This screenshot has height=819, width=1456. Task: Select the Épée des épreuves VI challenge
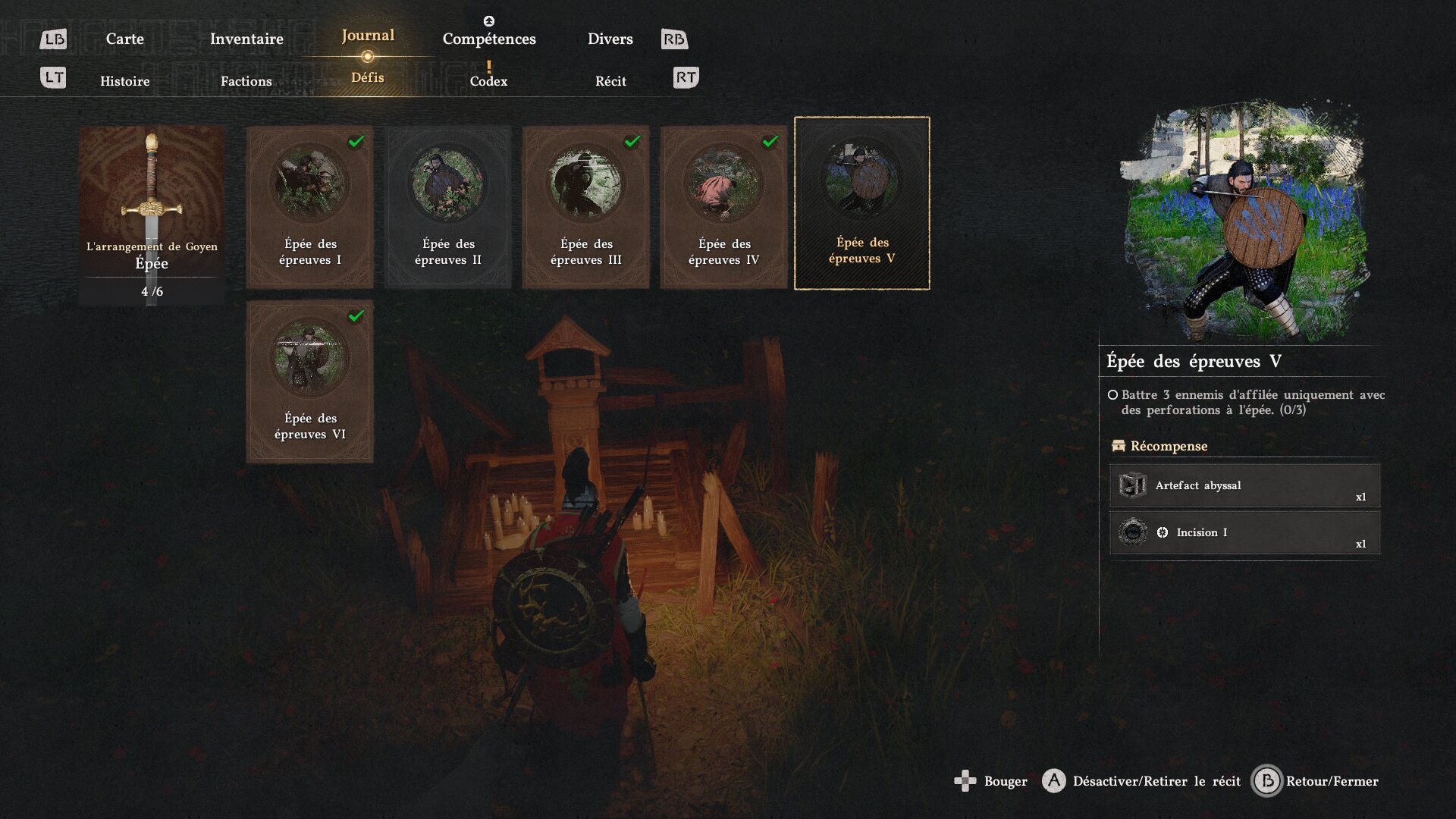[x=310, y=381]
